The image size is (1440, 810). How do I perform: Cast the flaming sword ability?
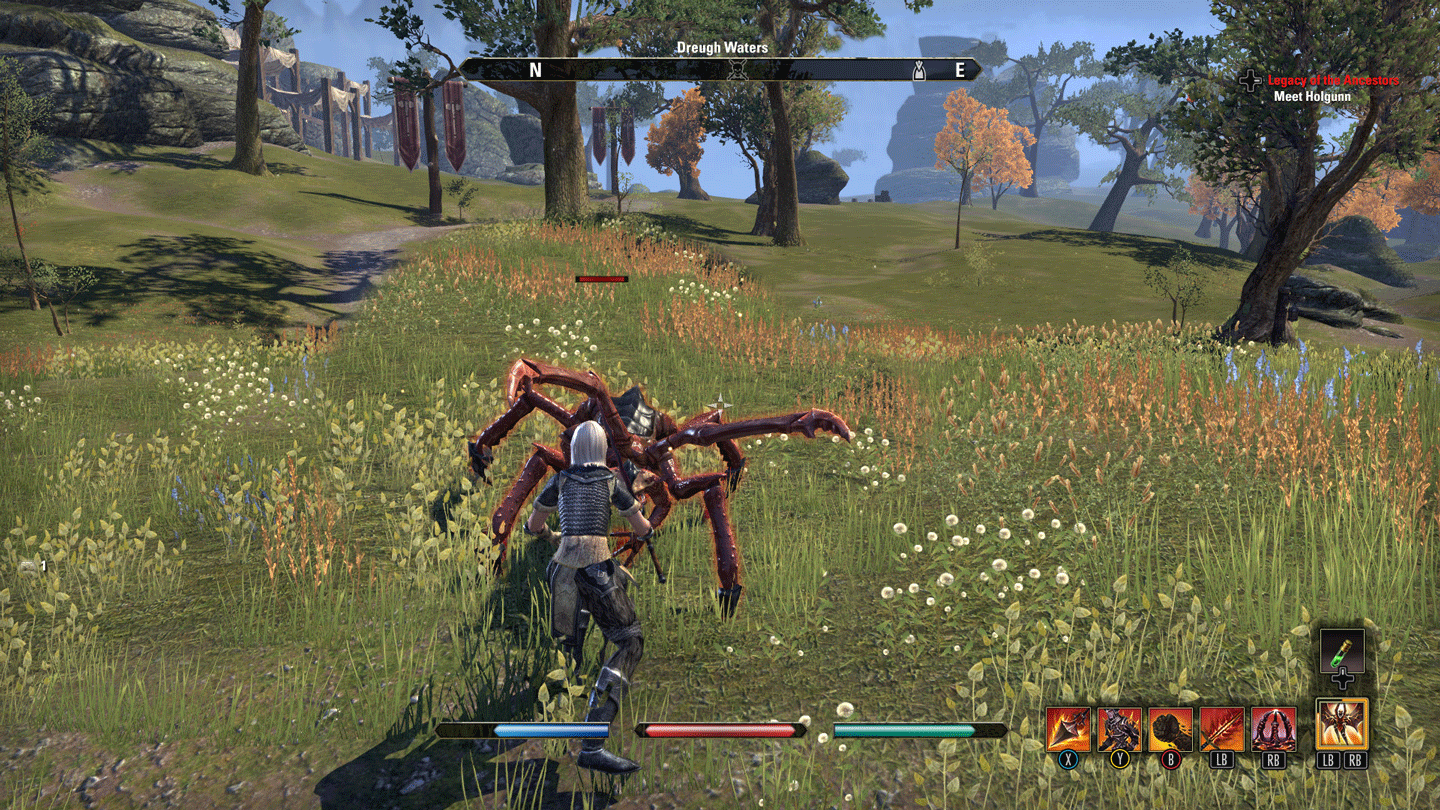[1222, 729]
